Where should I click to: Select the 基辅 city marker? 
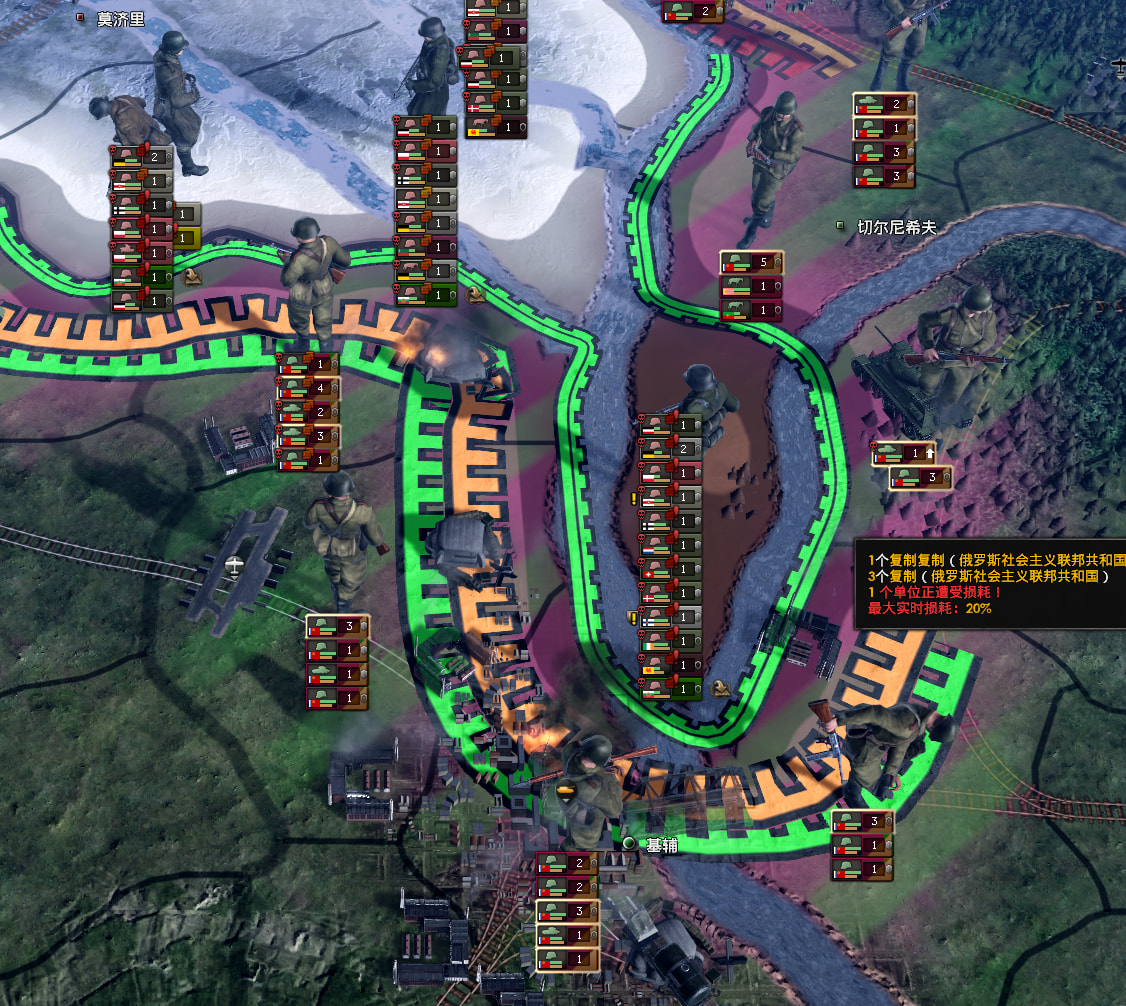pyautogui.click(x=629, y=844)
